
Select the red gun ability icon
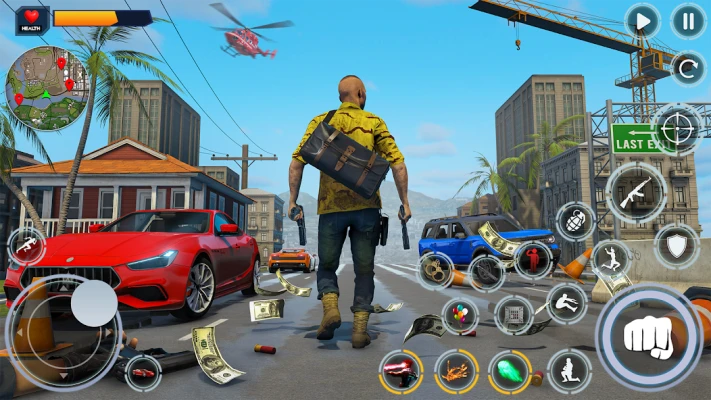coord(401,371)
